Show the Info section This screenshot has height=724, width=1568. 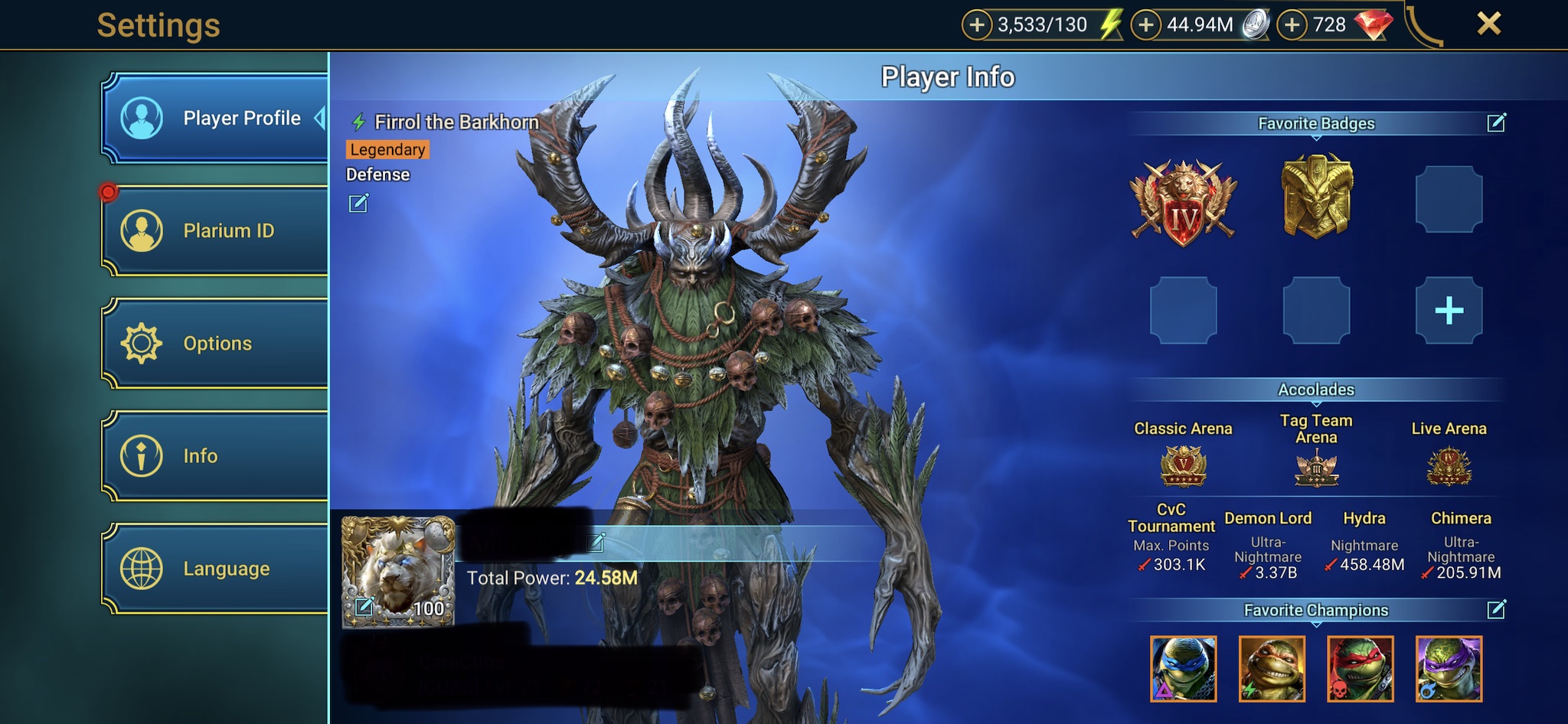pyautogui.click(x=214, y=456)
